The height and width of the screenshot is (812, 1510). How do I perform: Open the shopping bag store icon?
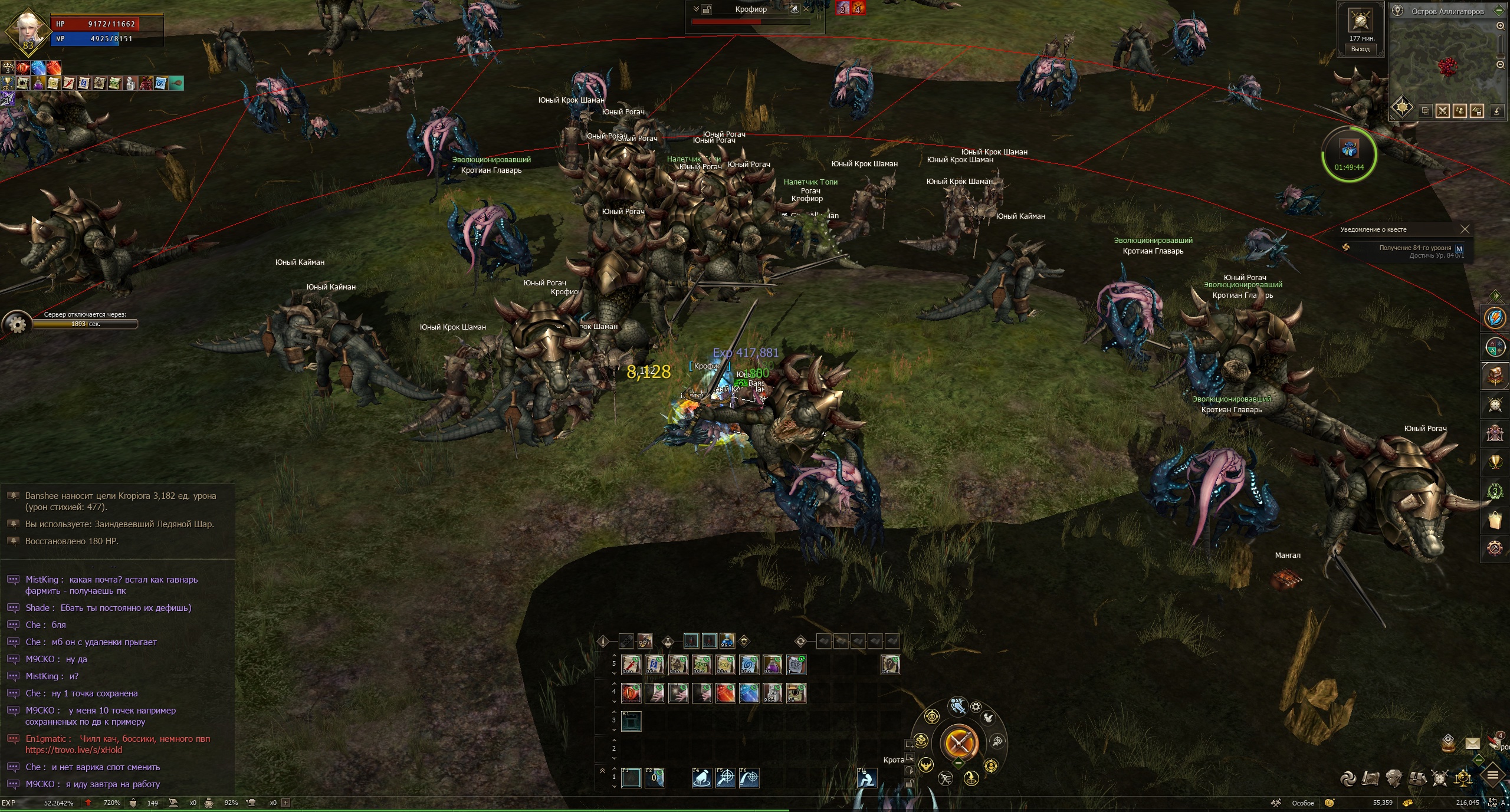coord(1495,520)
